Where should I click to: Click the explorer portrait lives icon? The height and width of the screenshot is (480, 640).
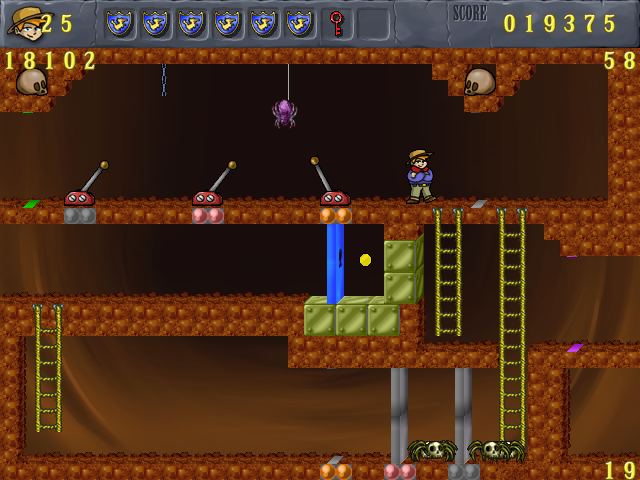[24, 21]
